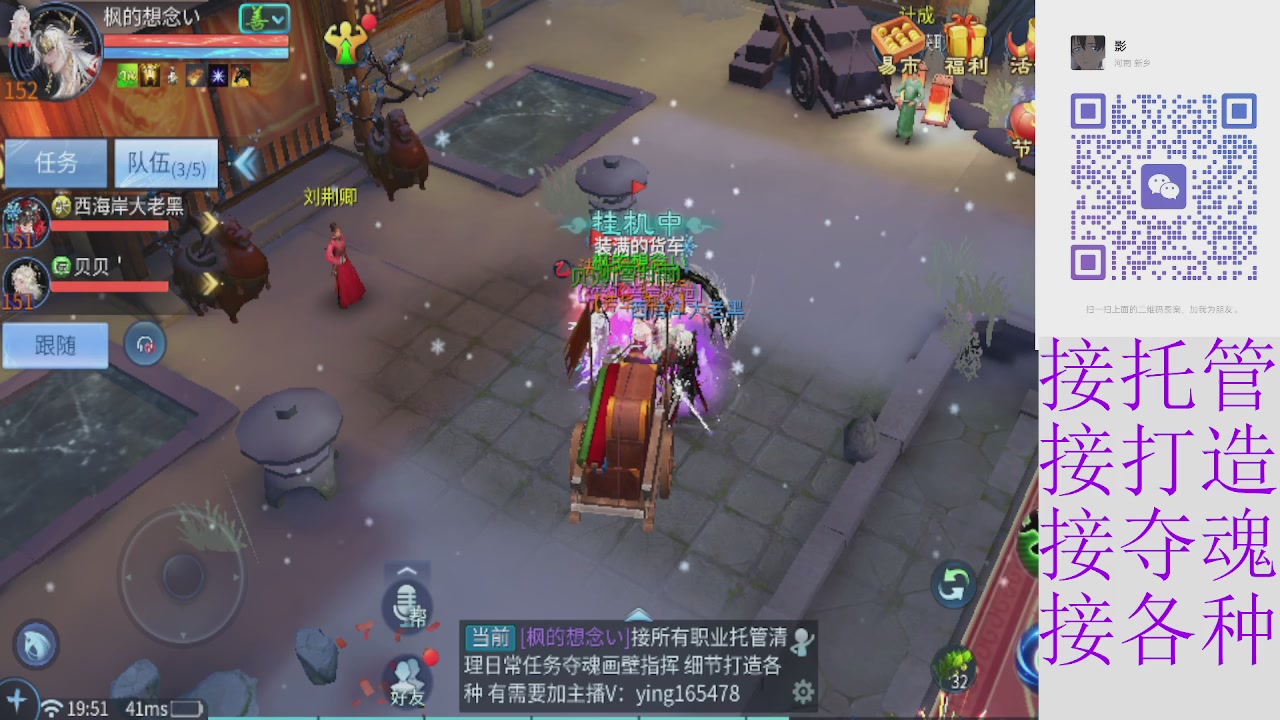Toggle the headset voice icon beside 跟随
The height and width of the screenshot is (720, 1280).
143,344
